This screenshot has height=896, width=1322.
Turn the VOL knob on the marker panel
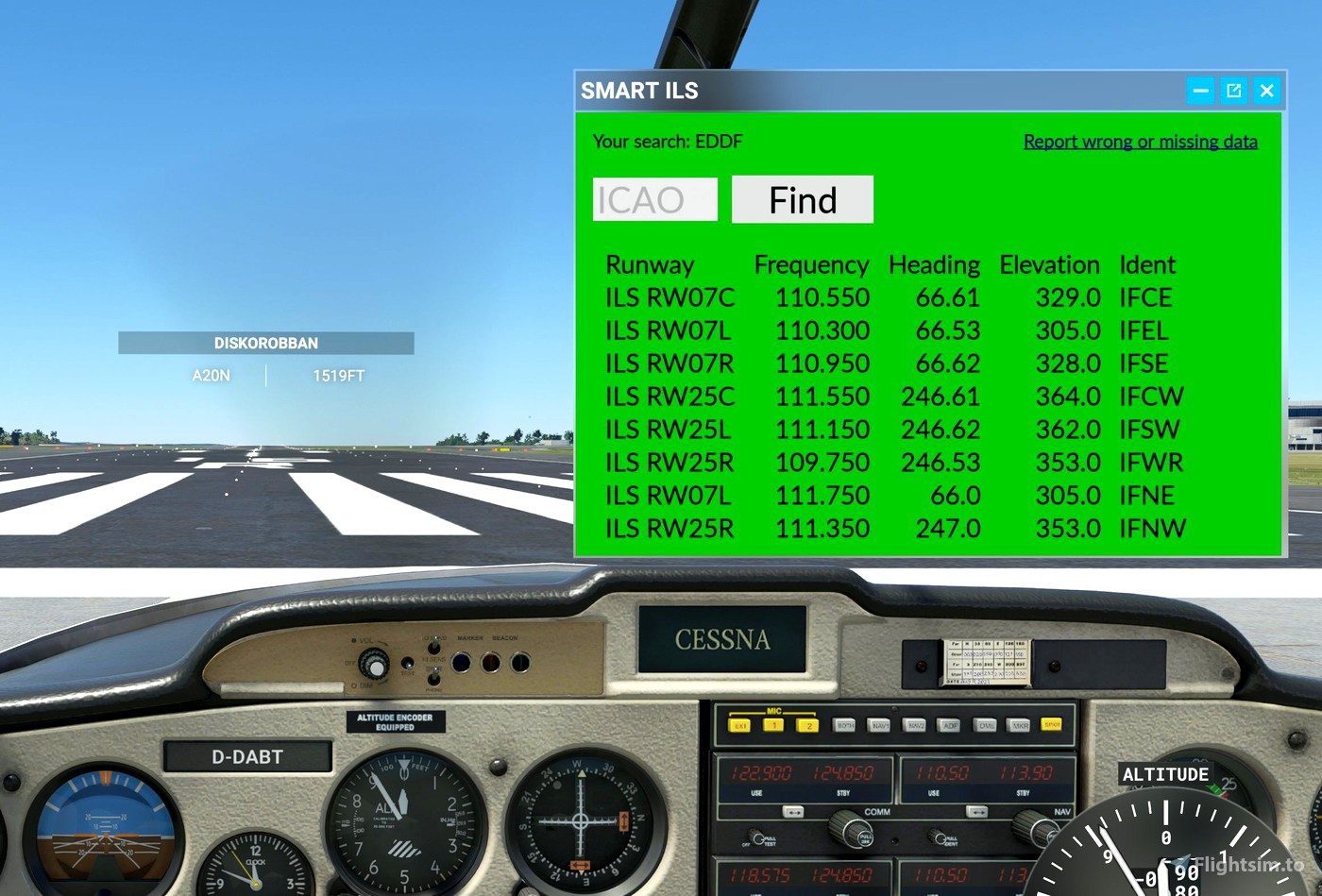(374, 665)
